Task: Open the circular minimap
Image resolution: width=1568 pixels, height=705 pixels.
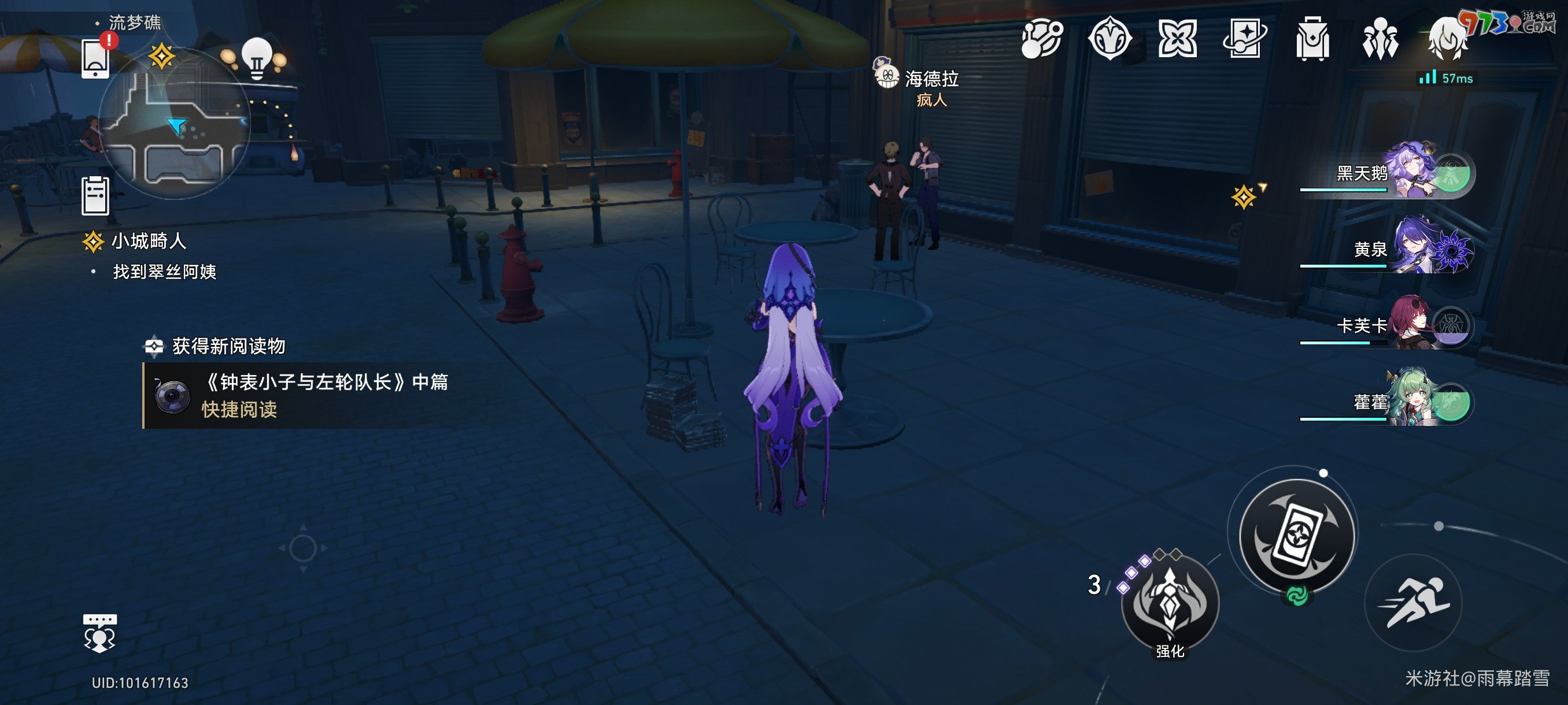Action: pos(175,125)
